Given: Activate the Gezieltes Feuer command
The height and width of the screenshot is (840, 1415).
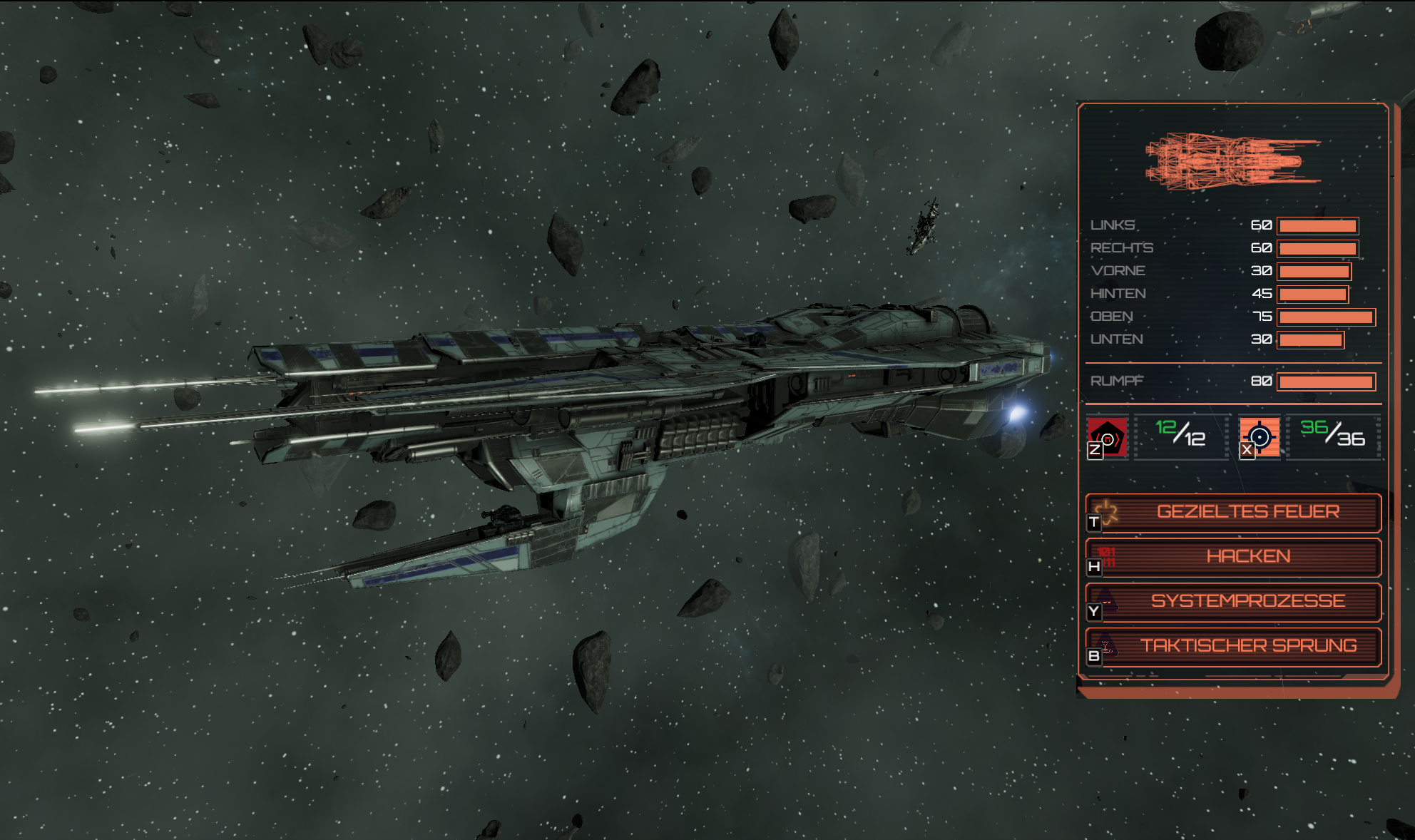Looking at the screenshot, I should pyautogui.click(x=1234, y=513).
